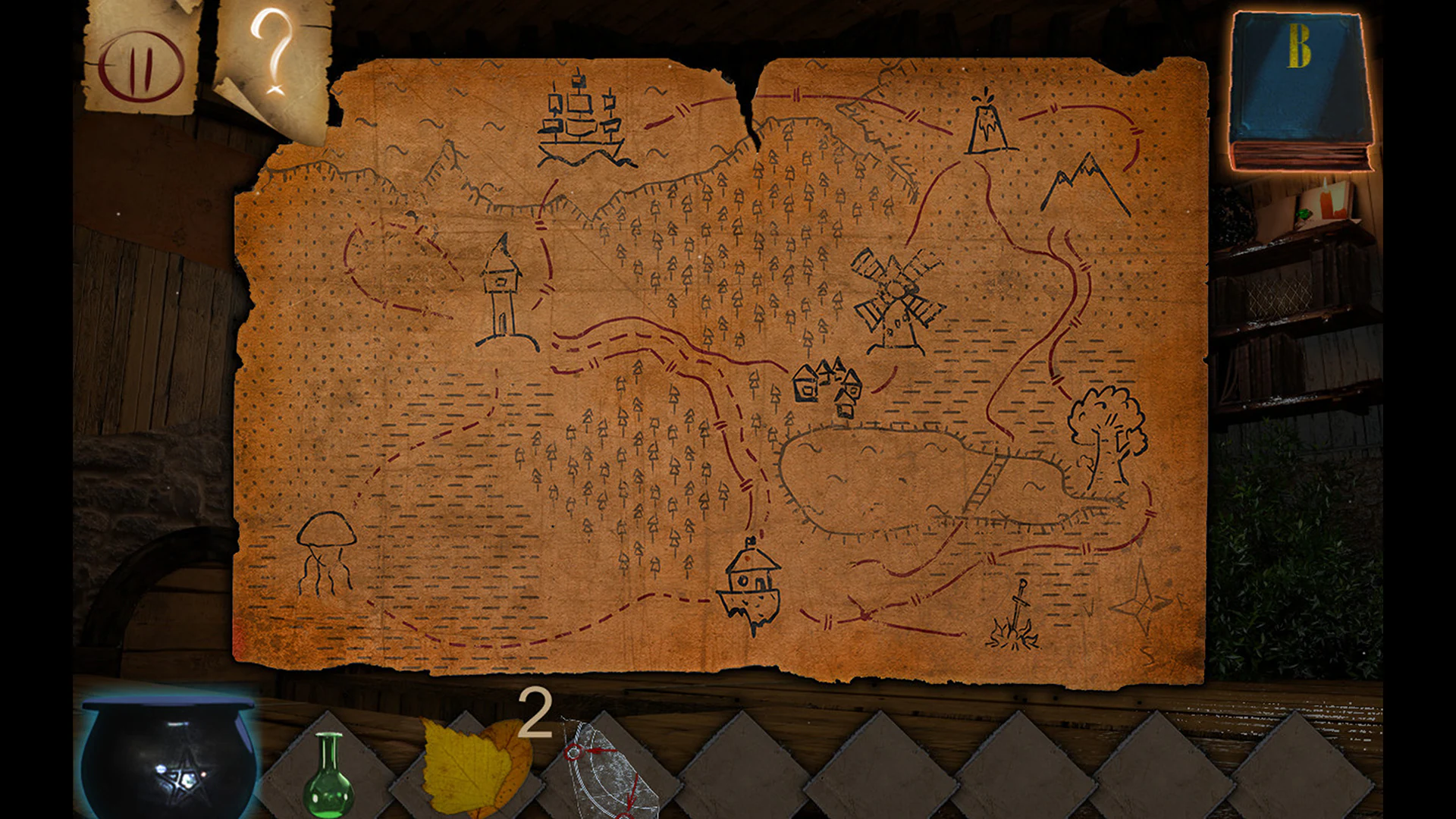Click the windmill landmark
1456x819 pixels.
(x=899, y=296)
